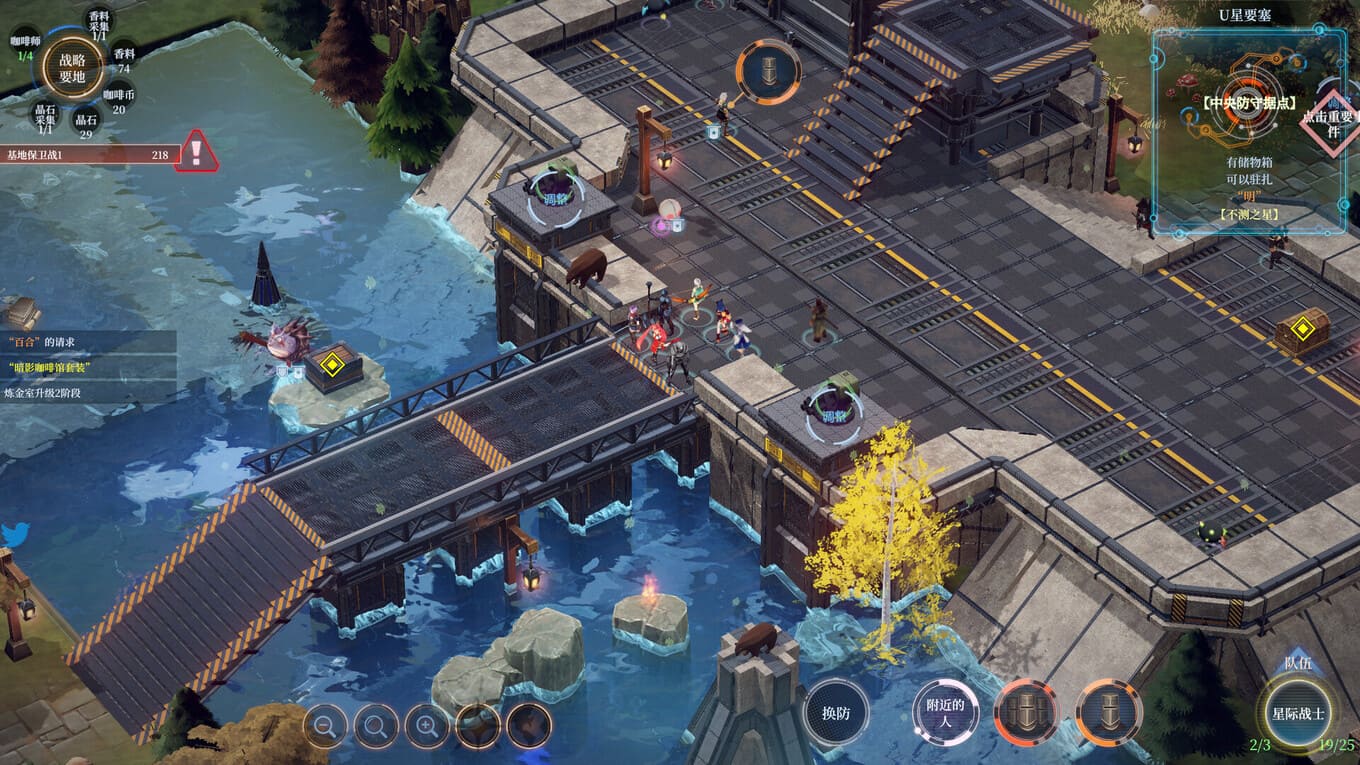This screenshot has width=1360, height=765.
Task: Click the blue Twitter bird icon
Action: point(12,533)
